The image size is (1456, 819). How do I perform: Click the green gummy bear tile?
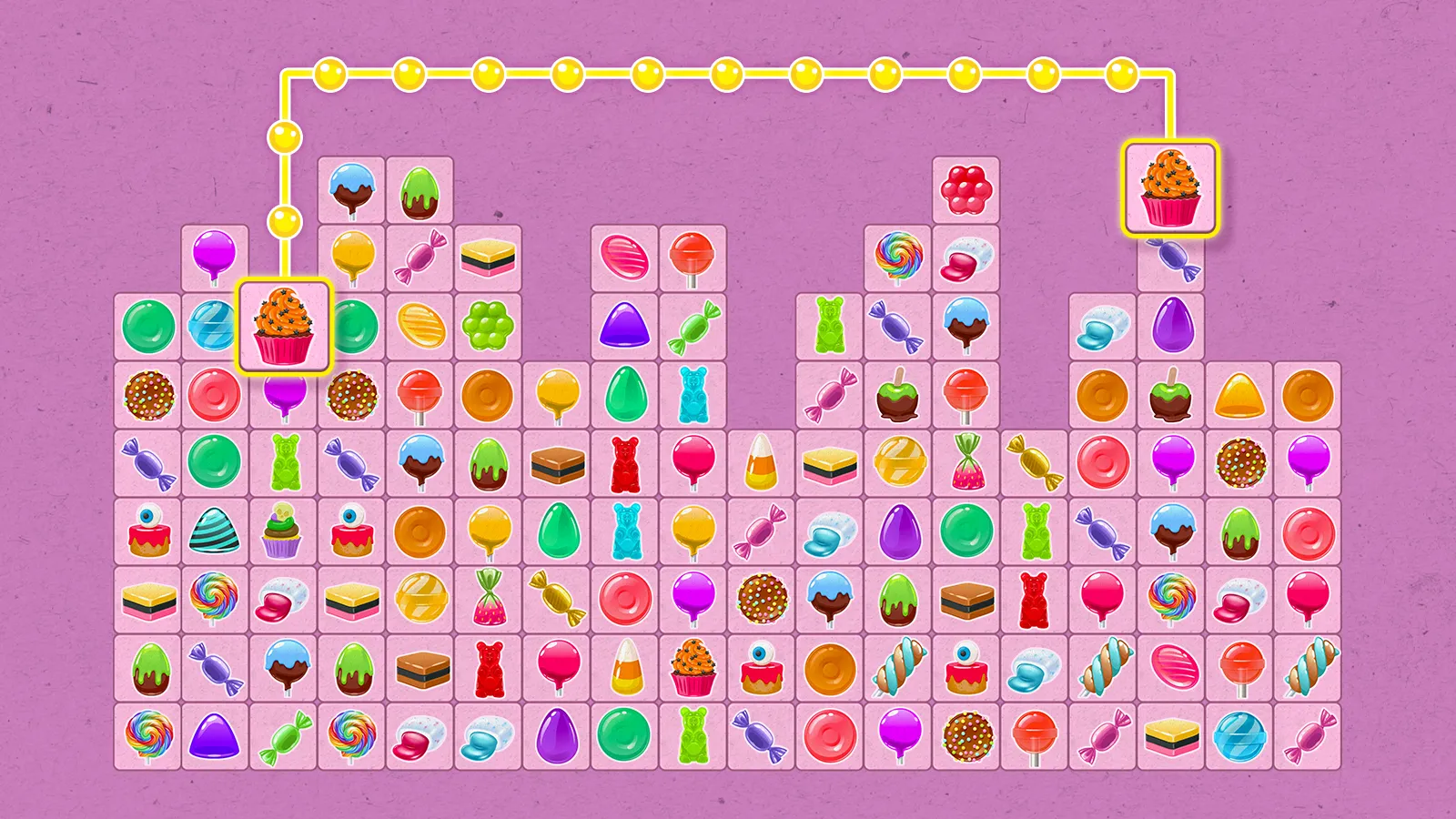point(284,464)
